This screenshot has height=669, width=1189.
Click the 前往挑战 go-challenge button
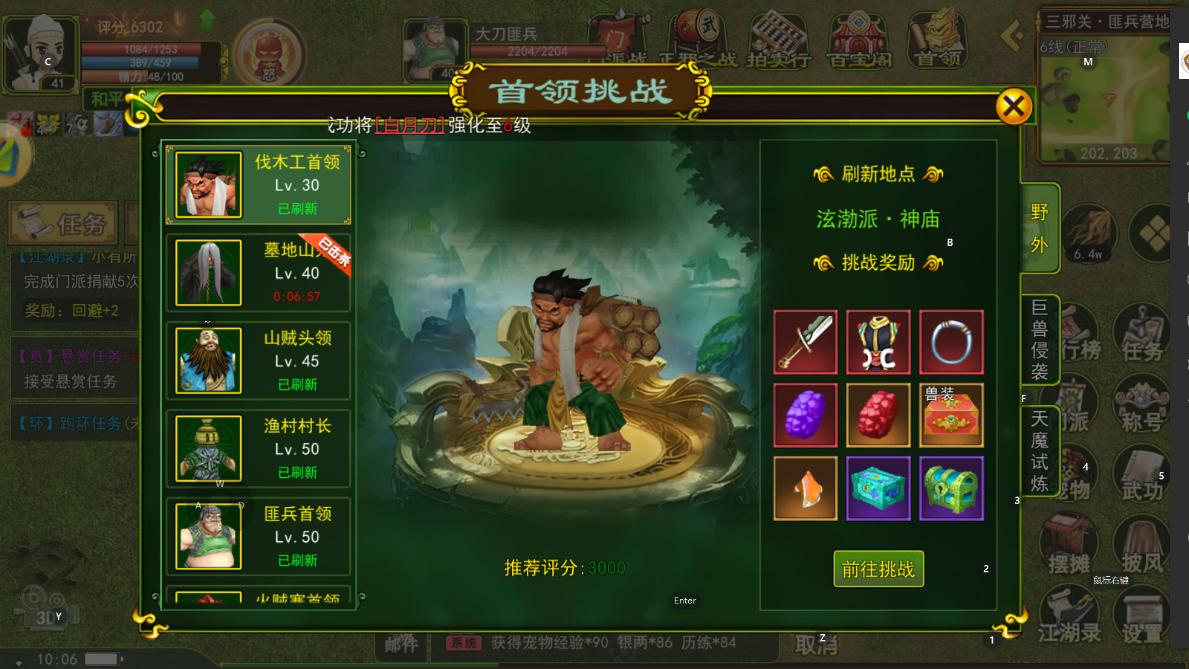[878, 569]
